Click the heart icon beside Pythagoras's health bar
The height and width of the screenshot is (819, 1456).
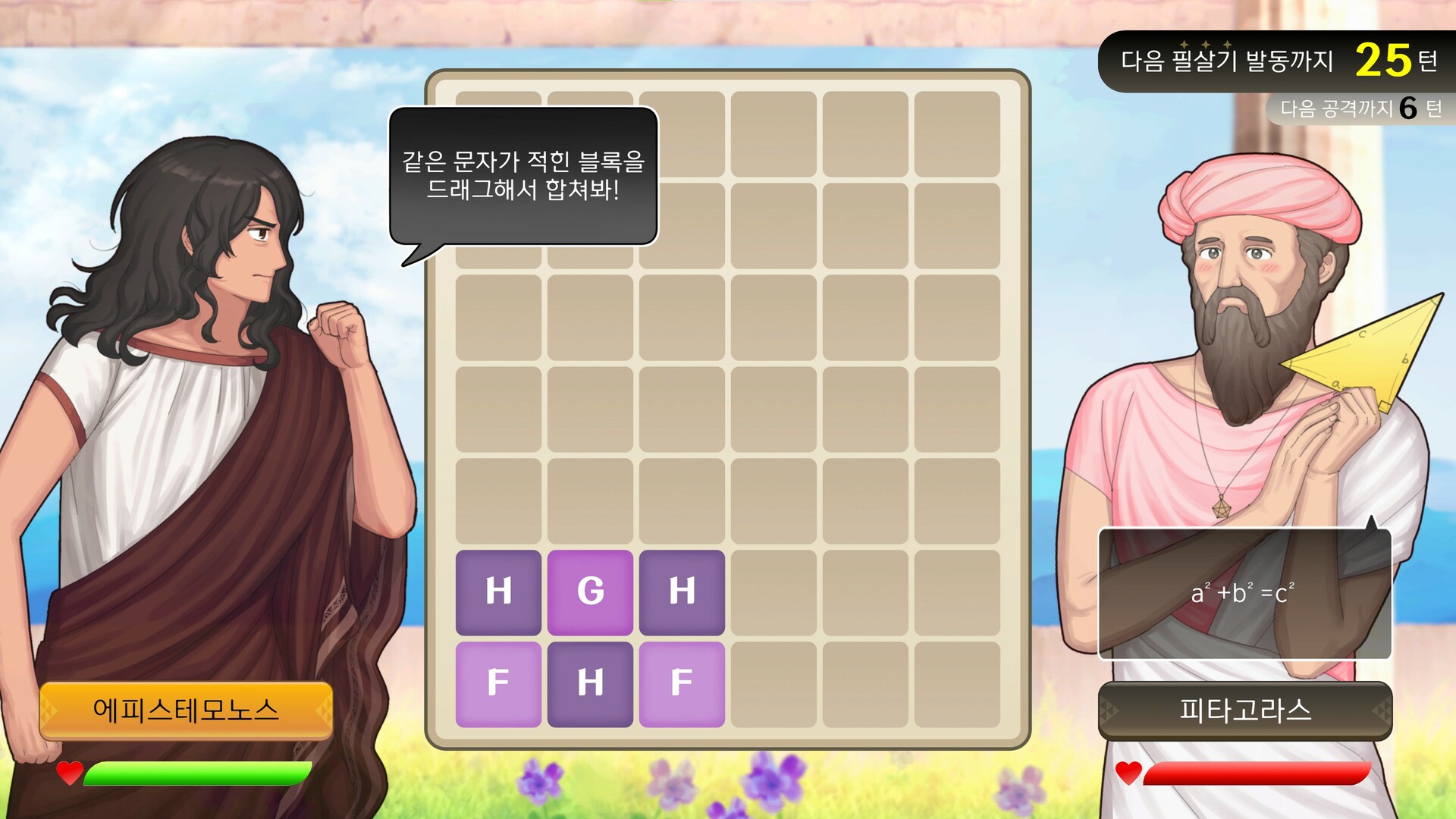1129,774
